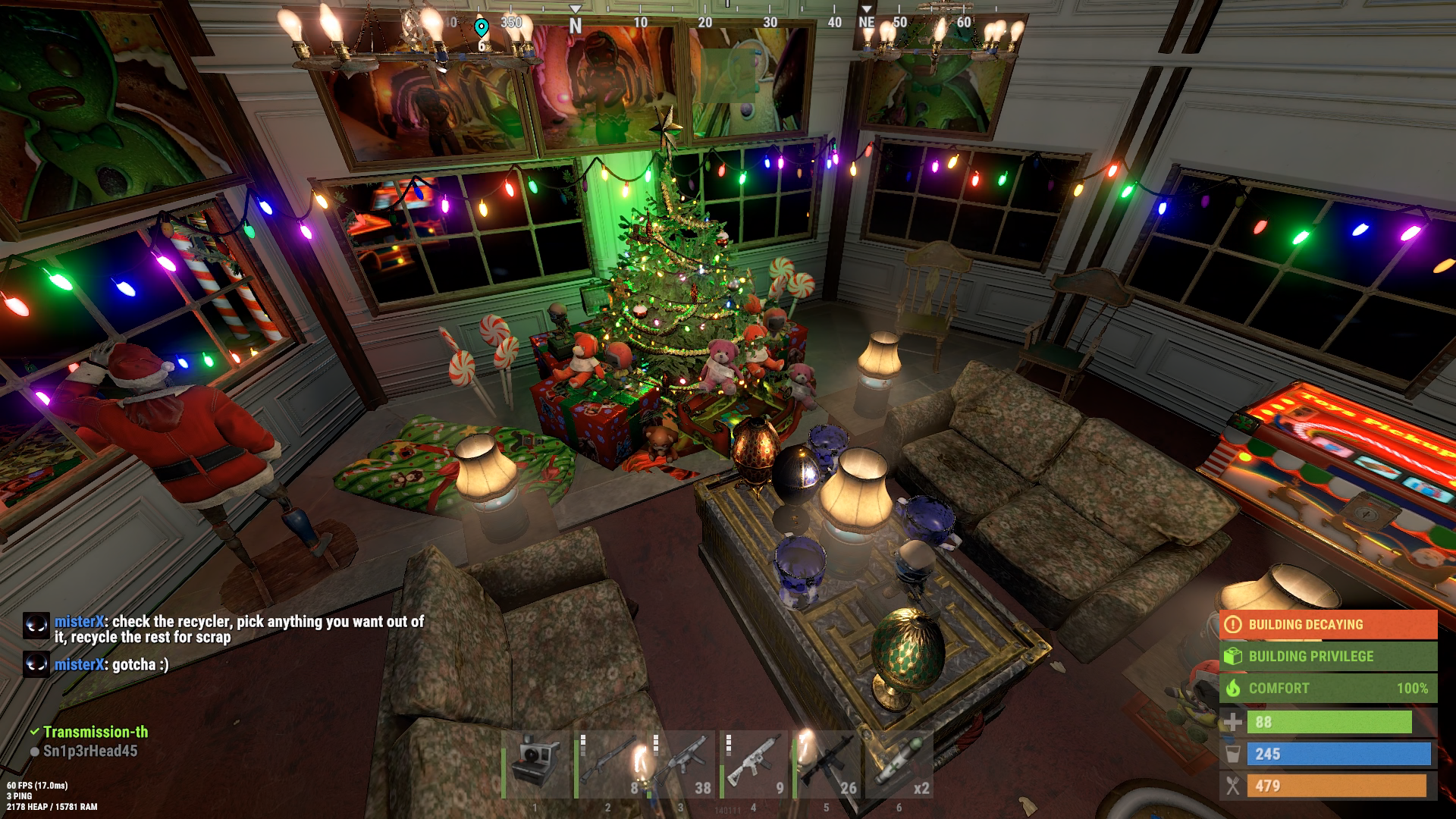The width and height of the screenshot is (1456, 819).
Task: Select the MP5 submachine gun slot
Action: point(682,764)
